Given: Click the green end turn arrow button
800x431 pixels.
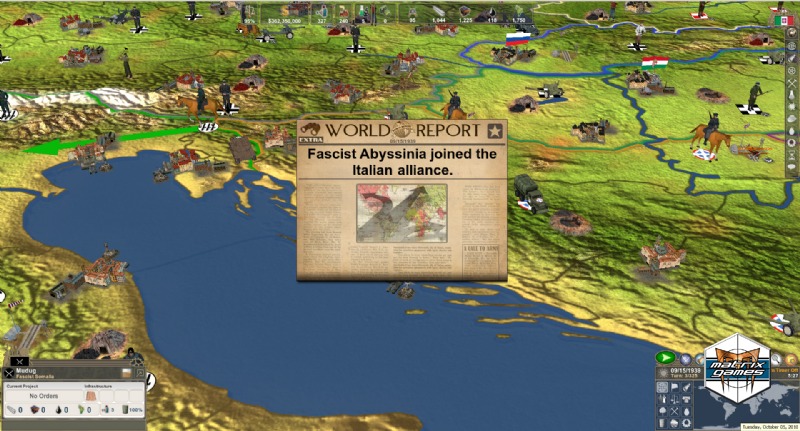Looking at the screenshot, I should click(x=664, y=358).
